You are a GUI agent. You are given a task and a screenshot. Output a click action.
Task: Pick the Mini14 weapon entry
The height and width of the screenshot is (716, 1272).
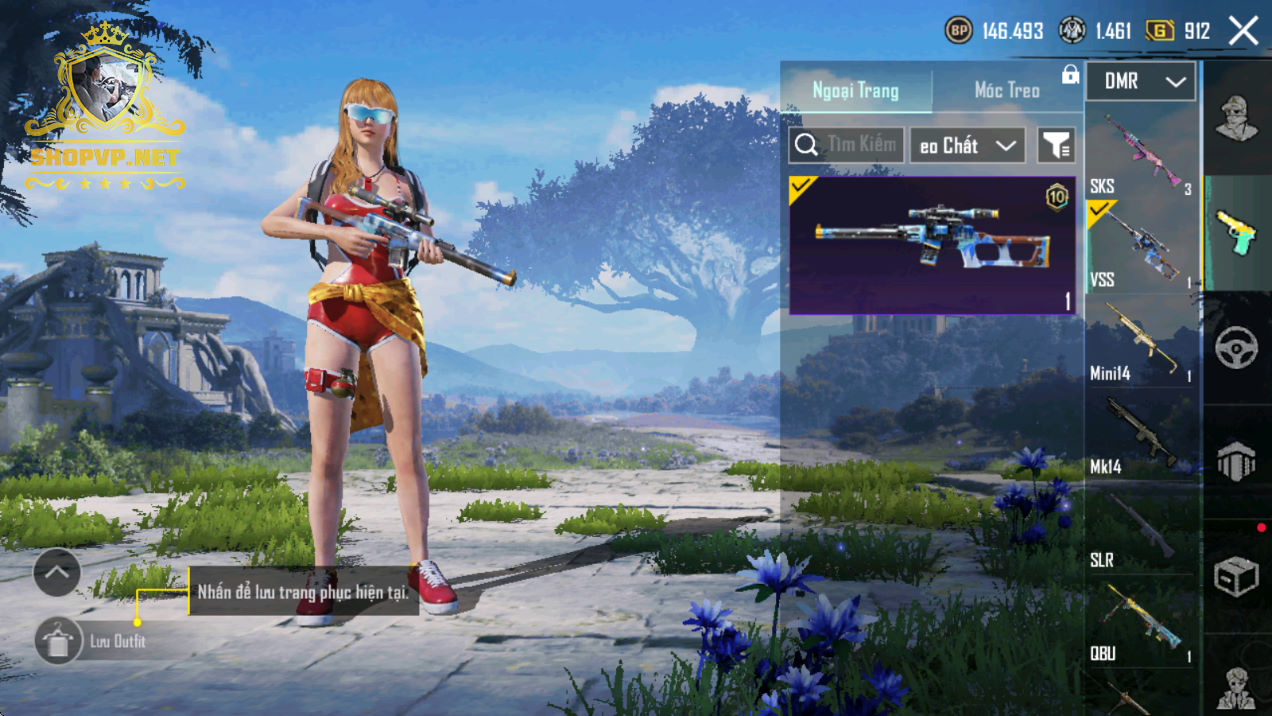pyautogui.click(x=1140, y=342)
